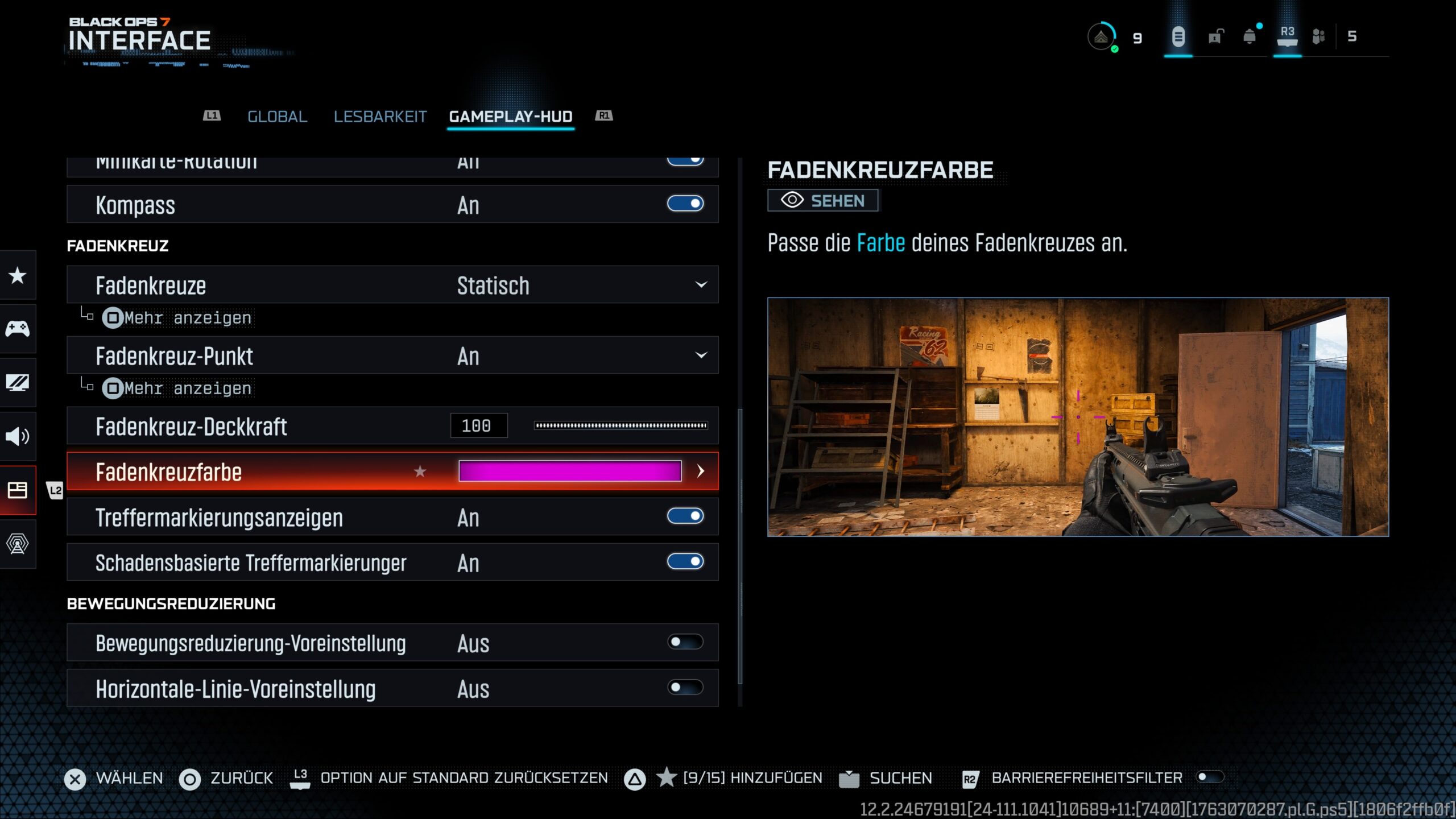This screenshot has height=819, width=1456.
Task: Switch to the Global tab
Action: (x=277, y=117)
